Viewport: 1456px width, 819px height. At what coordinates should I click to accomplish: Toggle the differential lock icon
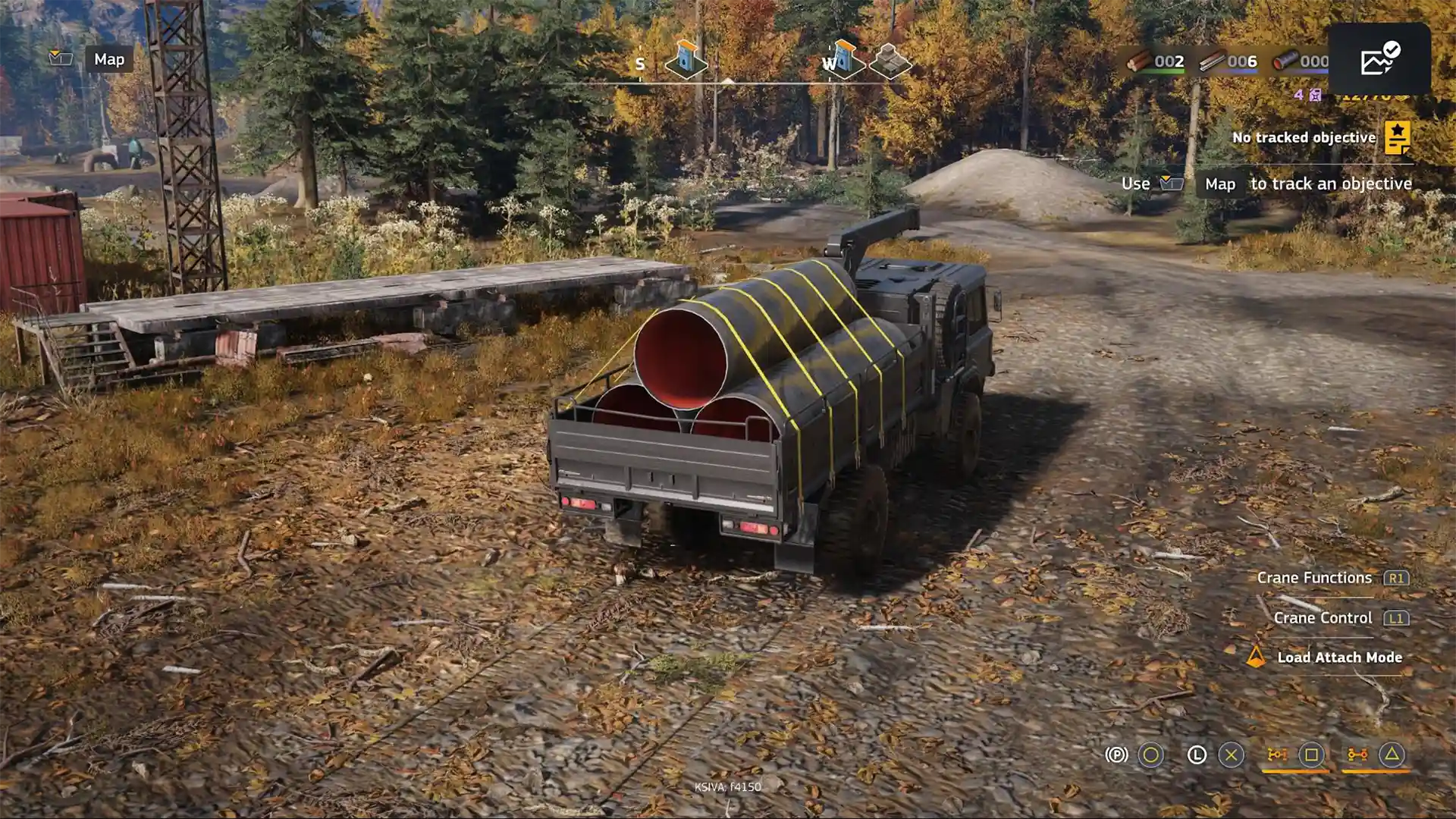pyautogui.click(x=1277, y=755)
